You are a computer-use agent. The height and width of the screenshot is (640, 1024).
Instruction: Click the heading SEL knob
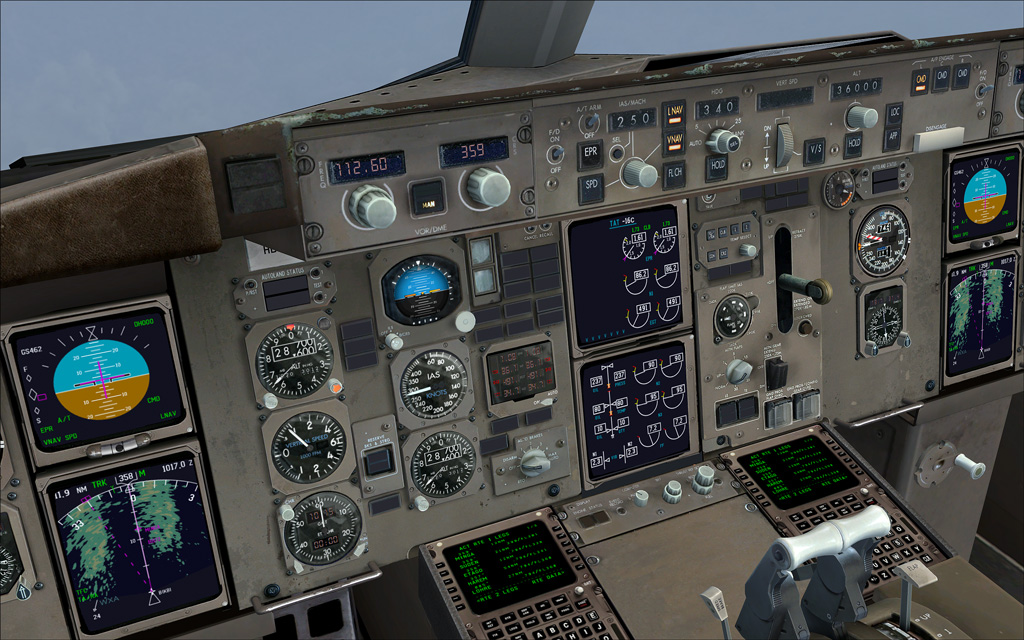point(721,139)
